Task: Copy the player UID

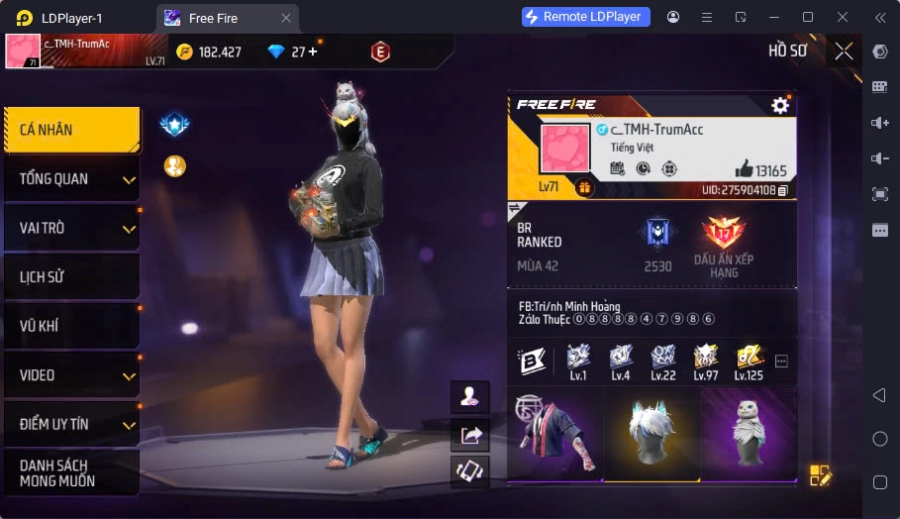Action: point(783,190)
